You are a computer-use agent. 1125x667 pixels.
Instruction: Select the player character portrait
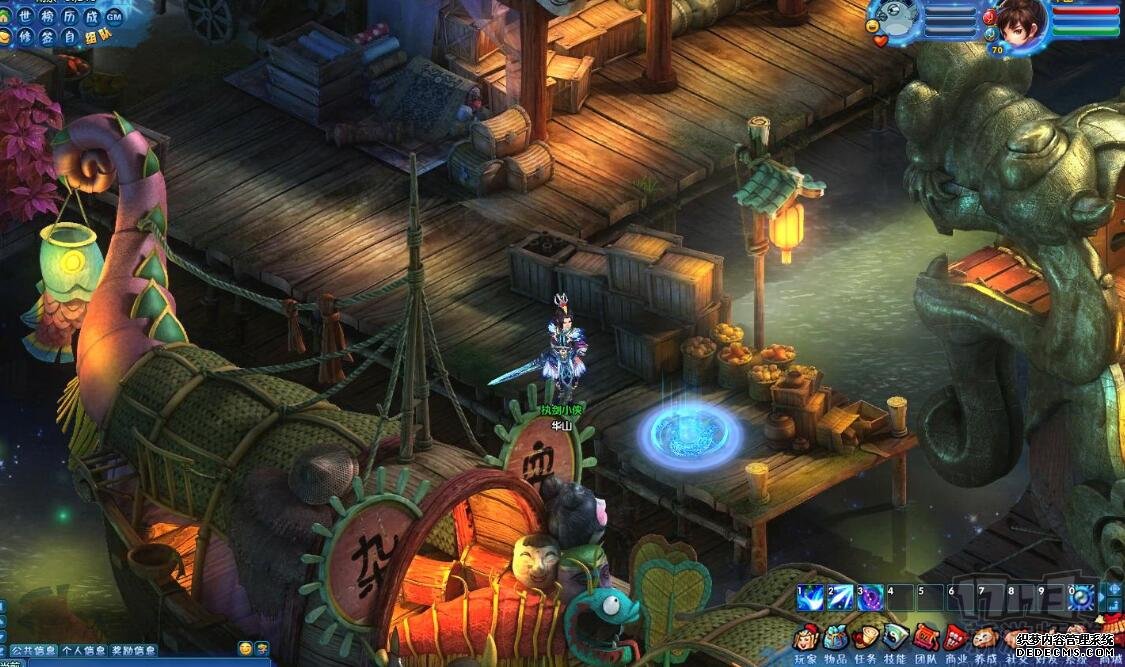pyautogui.click(x=1020, y=20)
